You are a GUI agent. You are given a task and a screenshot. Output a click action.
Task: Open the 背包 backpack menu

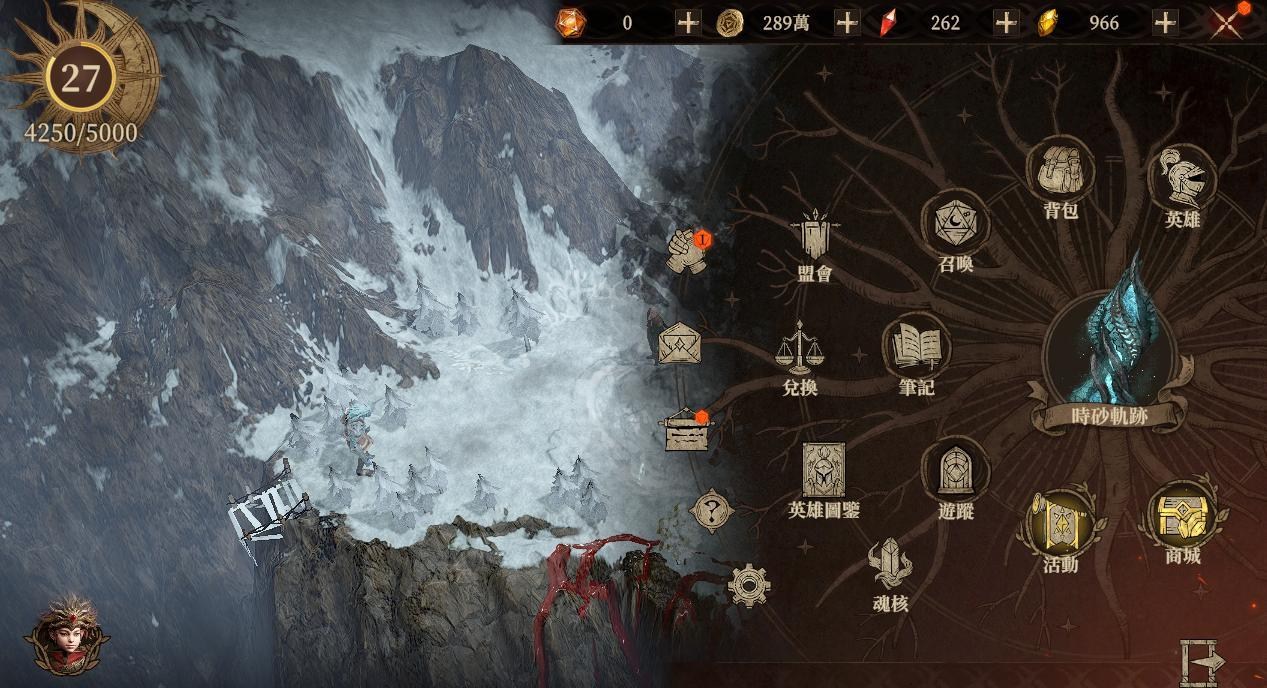point(1060,173)
